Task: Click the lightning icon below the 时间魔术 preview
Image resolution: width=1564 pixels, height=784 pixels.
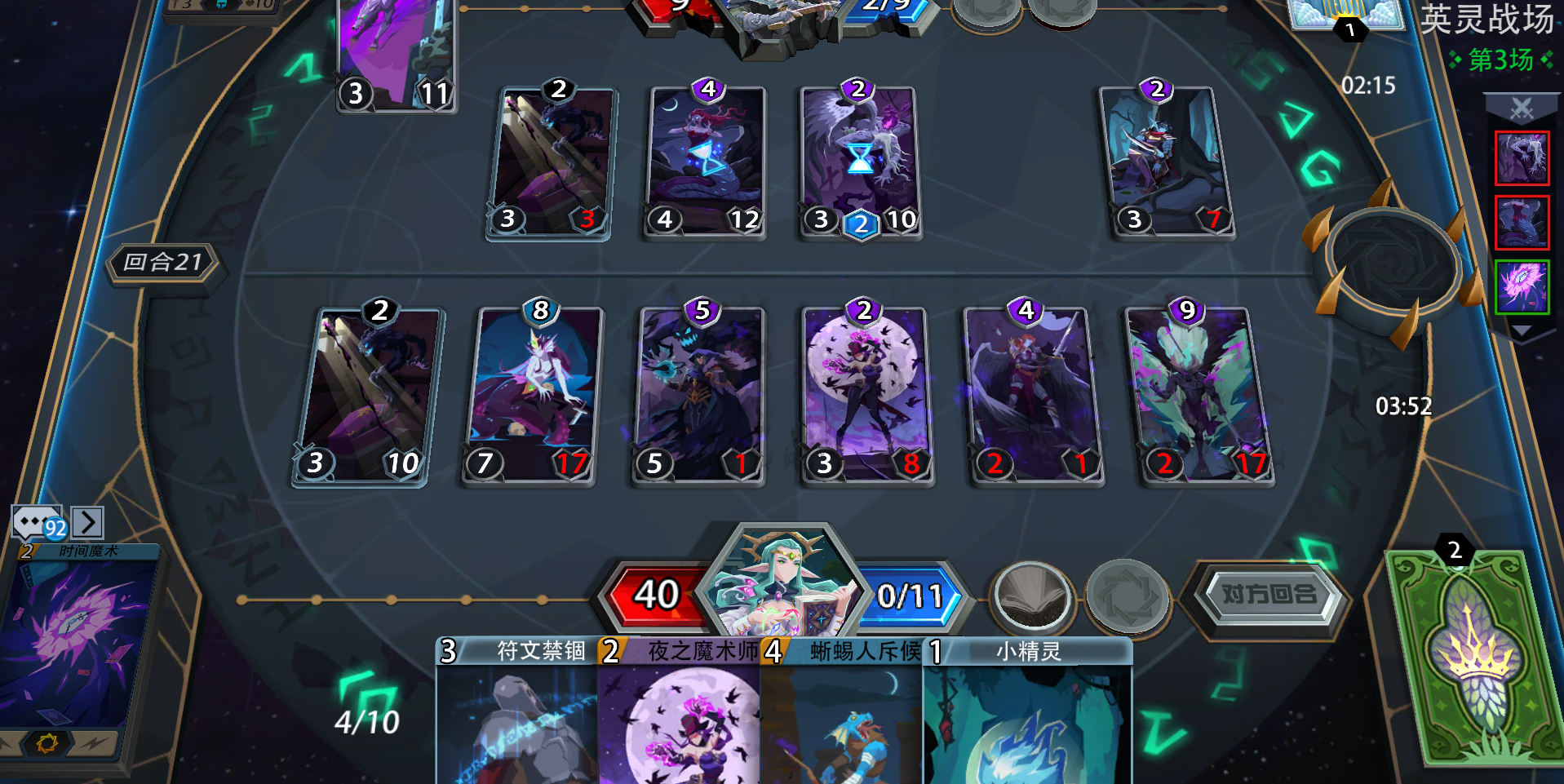Action: 92,745
